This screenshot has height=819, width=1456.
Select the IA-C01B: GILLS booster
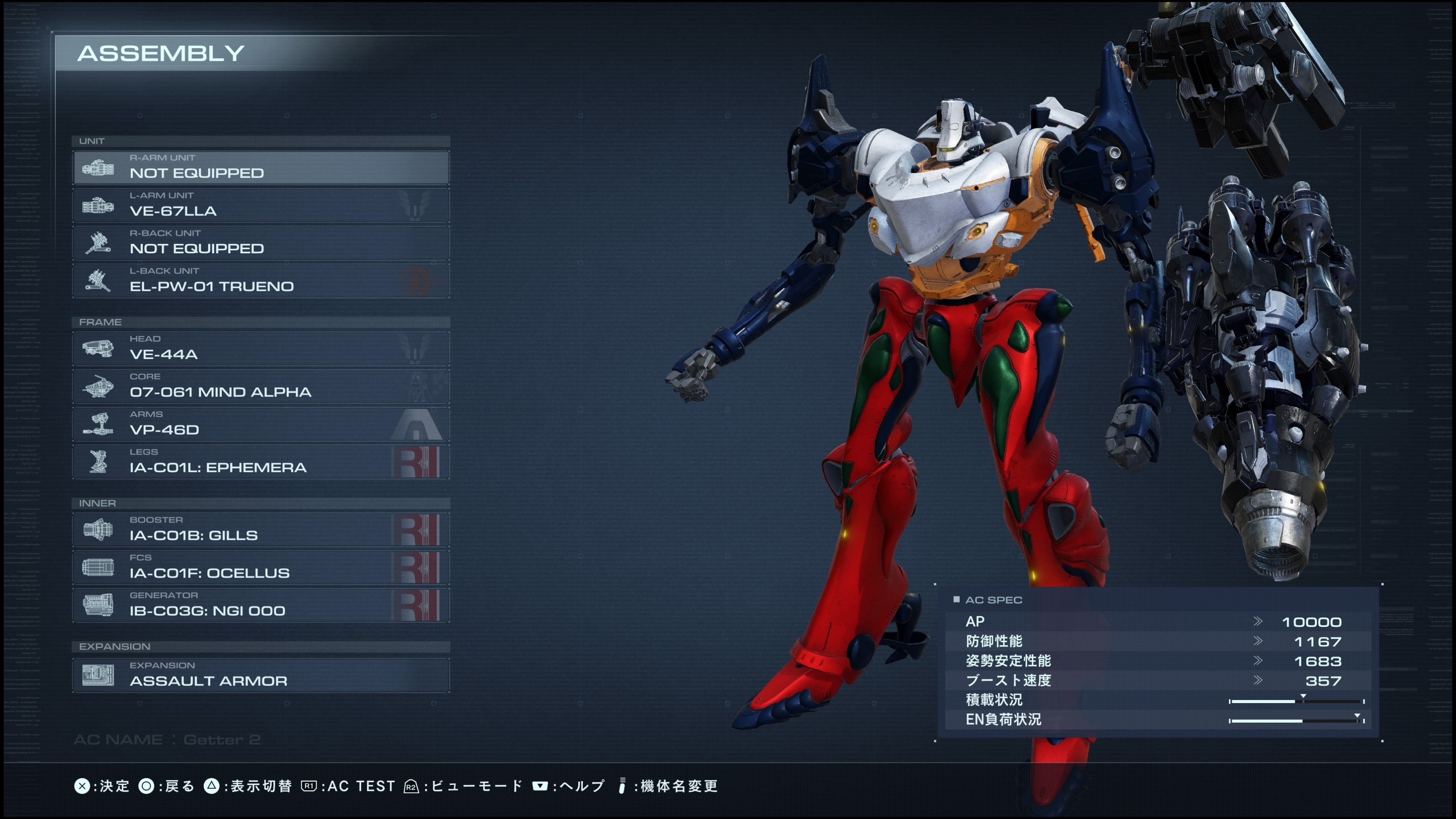pos(260,530)
